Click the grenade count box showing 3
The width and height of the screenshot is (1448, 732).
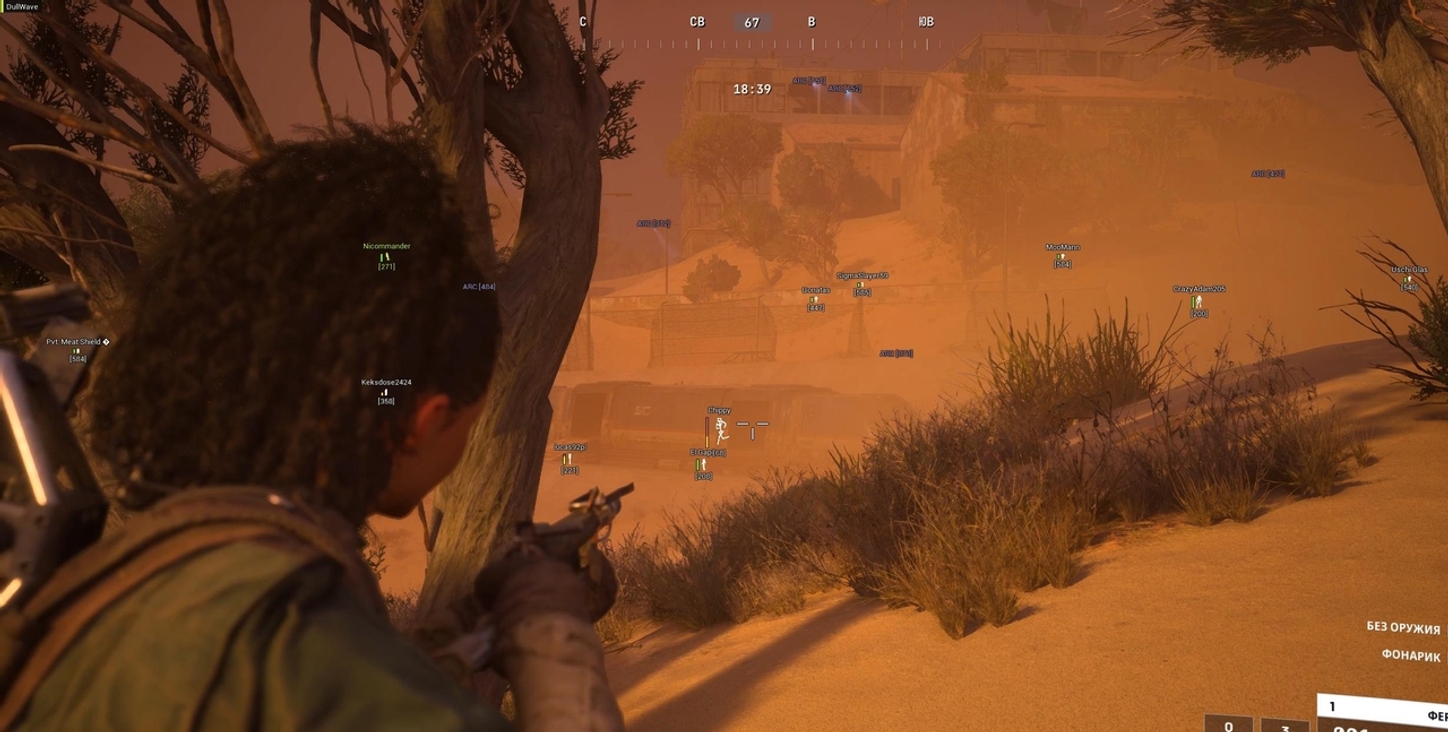click(x=1285, y=727)
